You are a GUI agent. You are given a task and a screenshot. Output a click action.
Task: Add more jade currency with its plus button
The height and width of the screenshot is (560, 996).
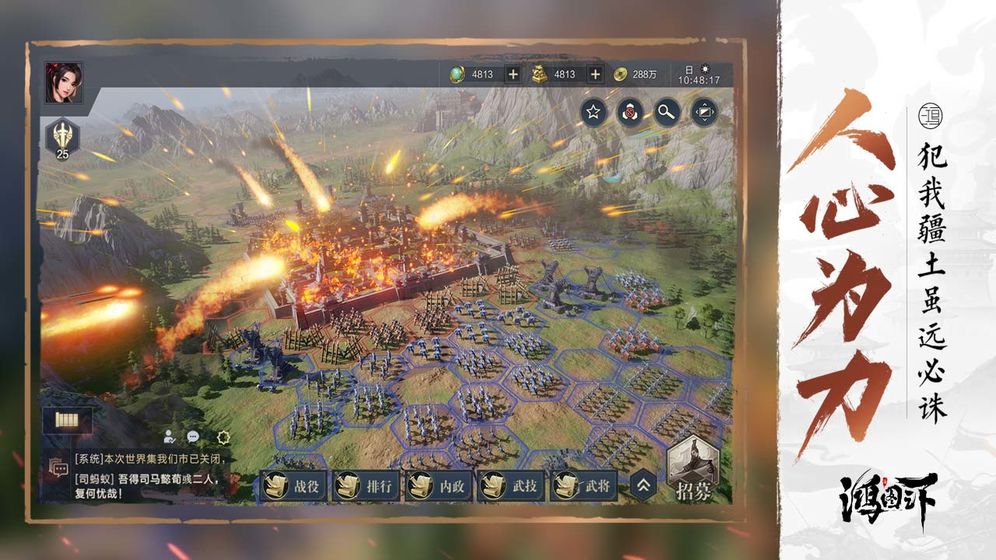(x=513, y=74)
